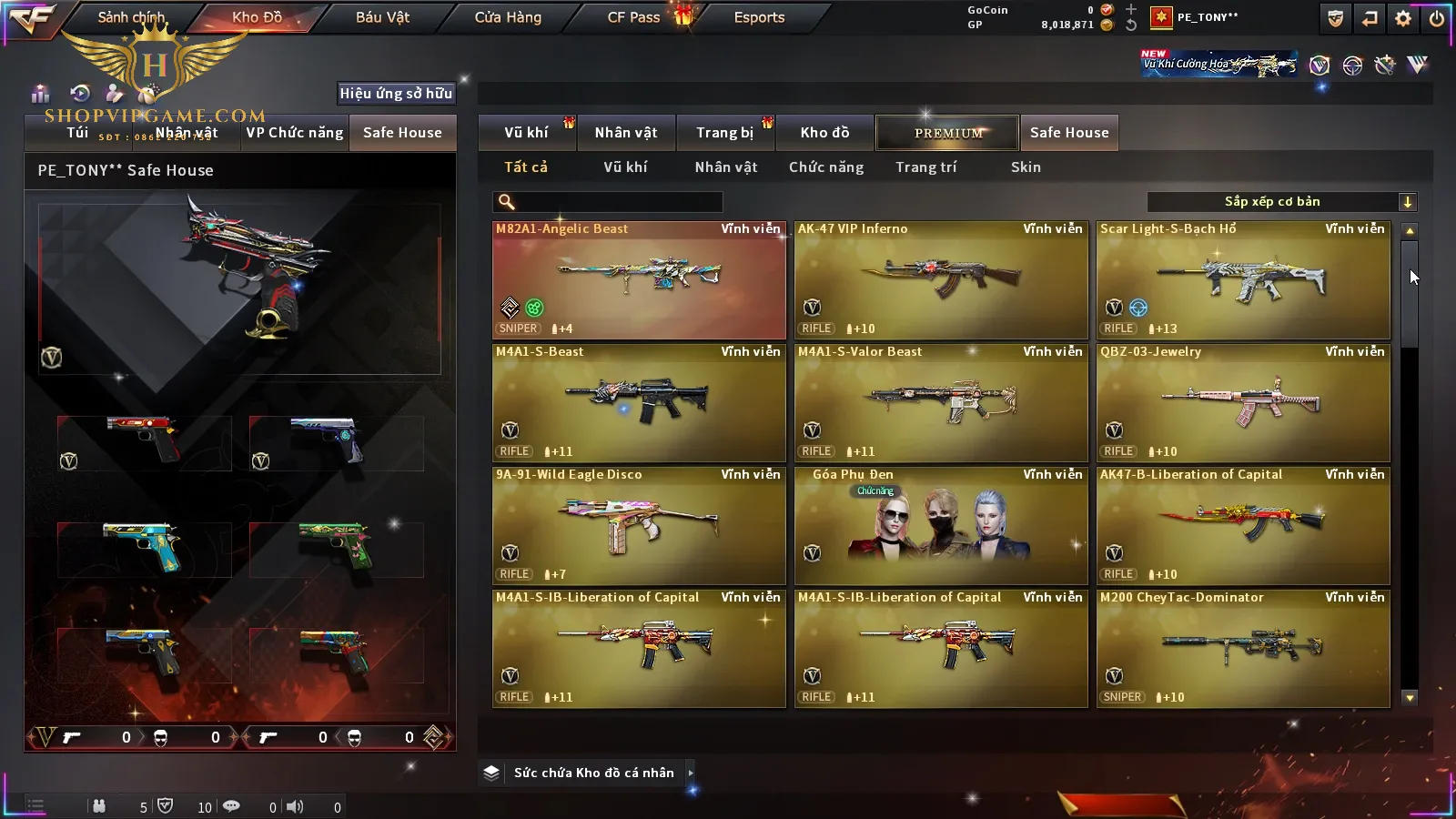Select the Góa Phụ Đen character item
This screenshot has width=1456, height=819.
click(x=941, y=526)
